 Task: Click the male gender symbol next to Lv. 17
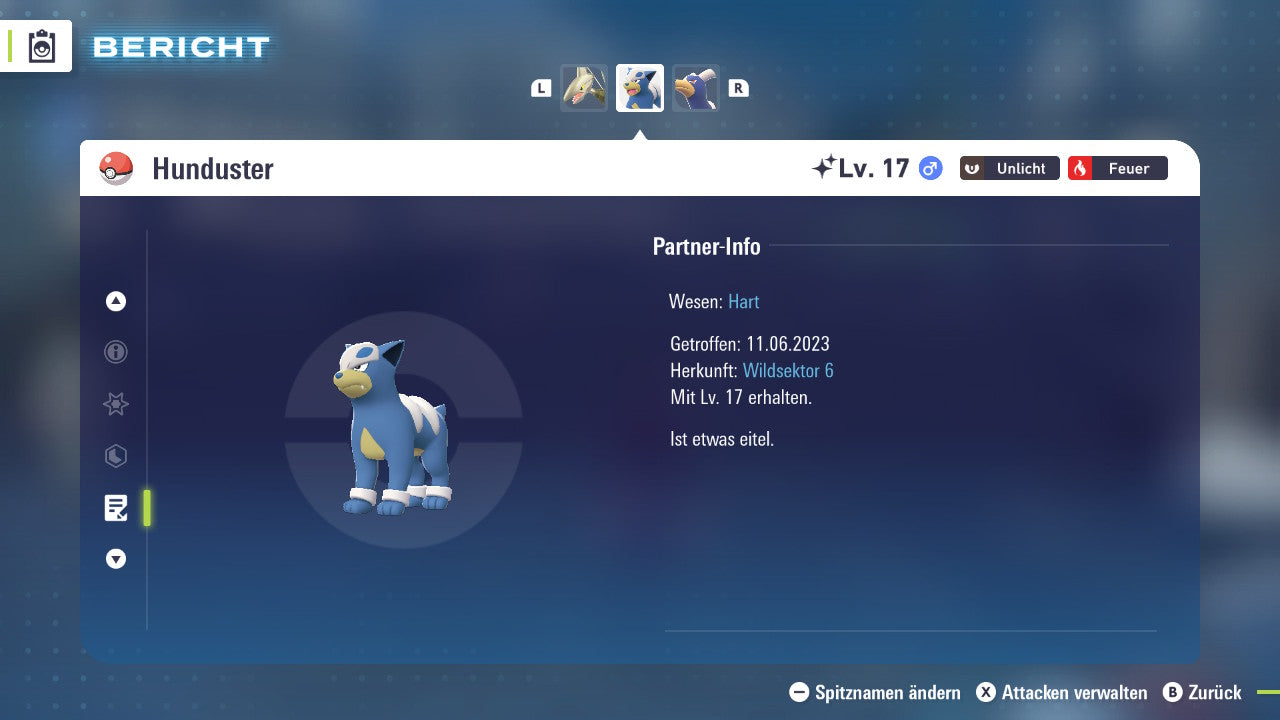coord(929,168)
